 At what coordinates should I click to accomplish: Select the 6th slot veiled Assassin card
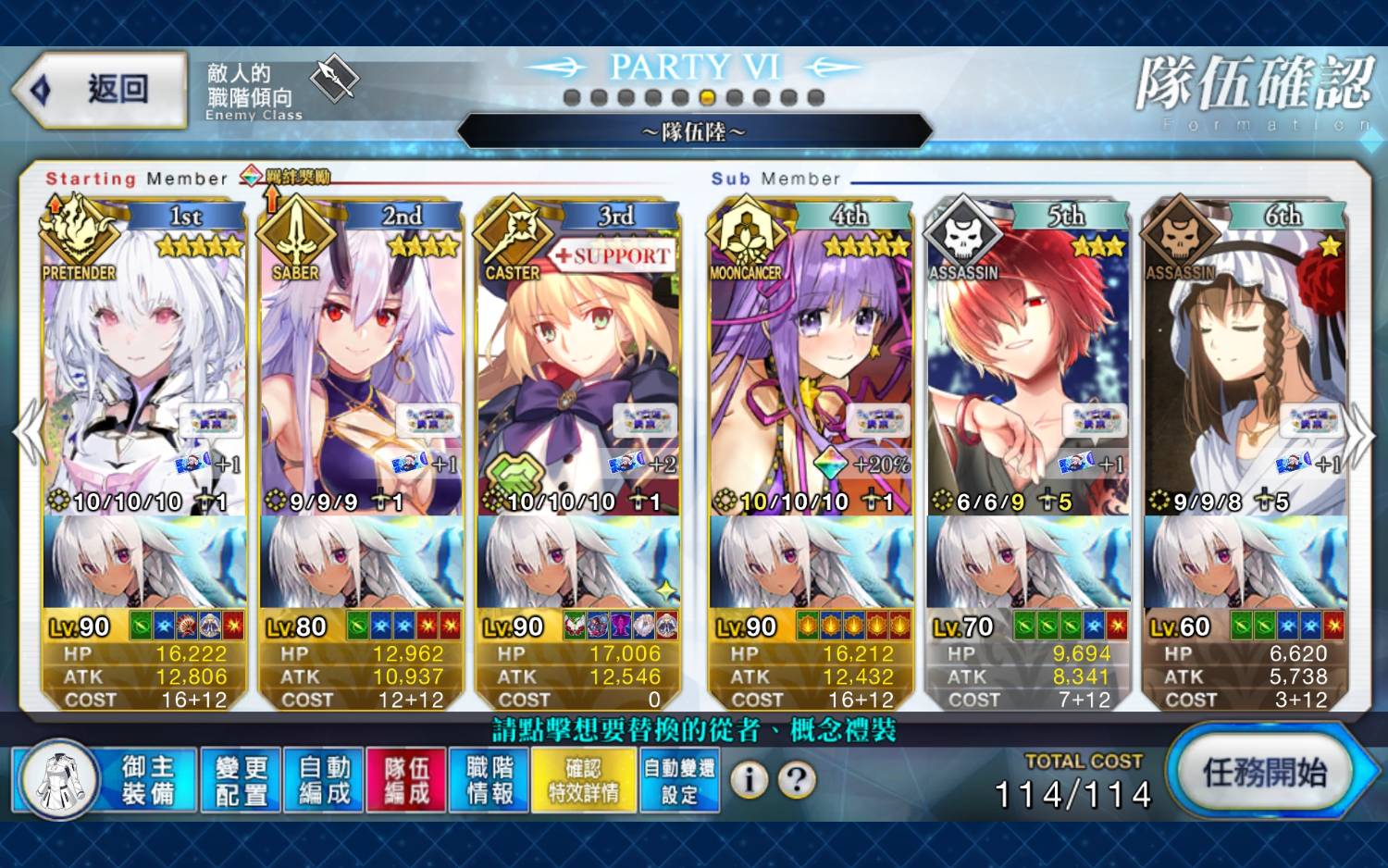1245,370
